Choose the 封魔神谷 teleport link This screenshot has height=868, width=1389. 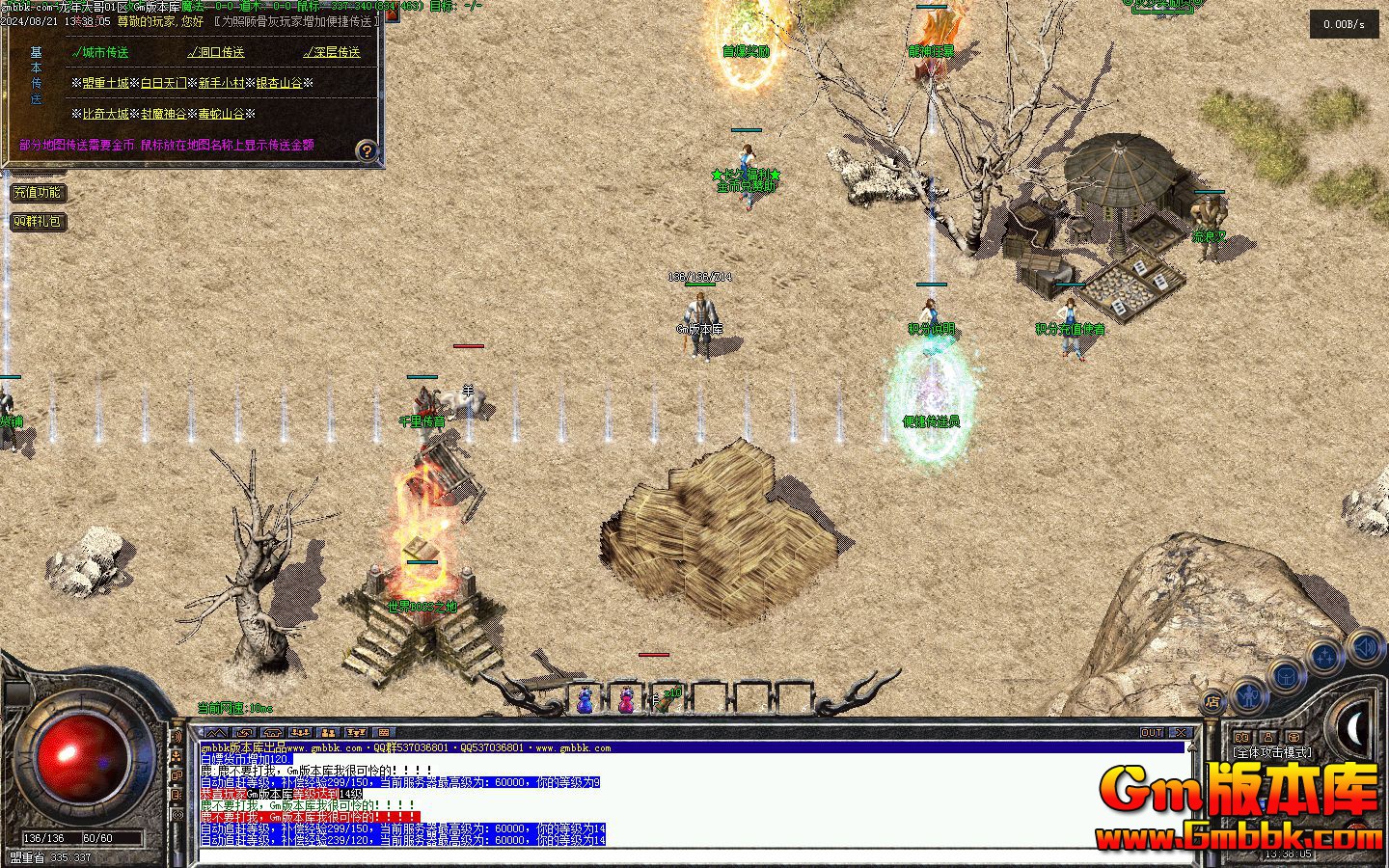[163, 114]
